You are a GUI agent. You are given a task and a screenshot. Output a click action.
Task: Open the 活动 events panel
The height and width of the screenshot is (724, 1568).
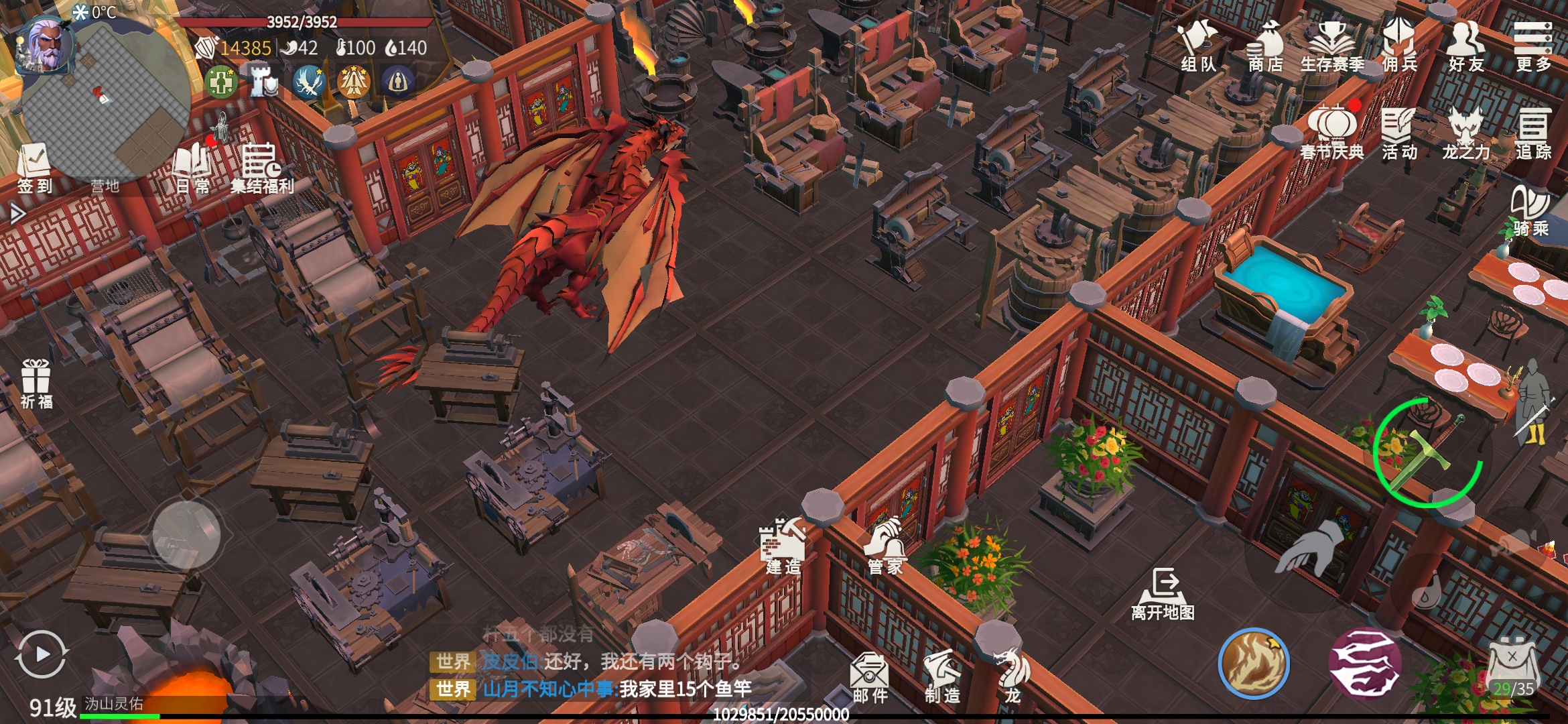[x=1399, y=133]
